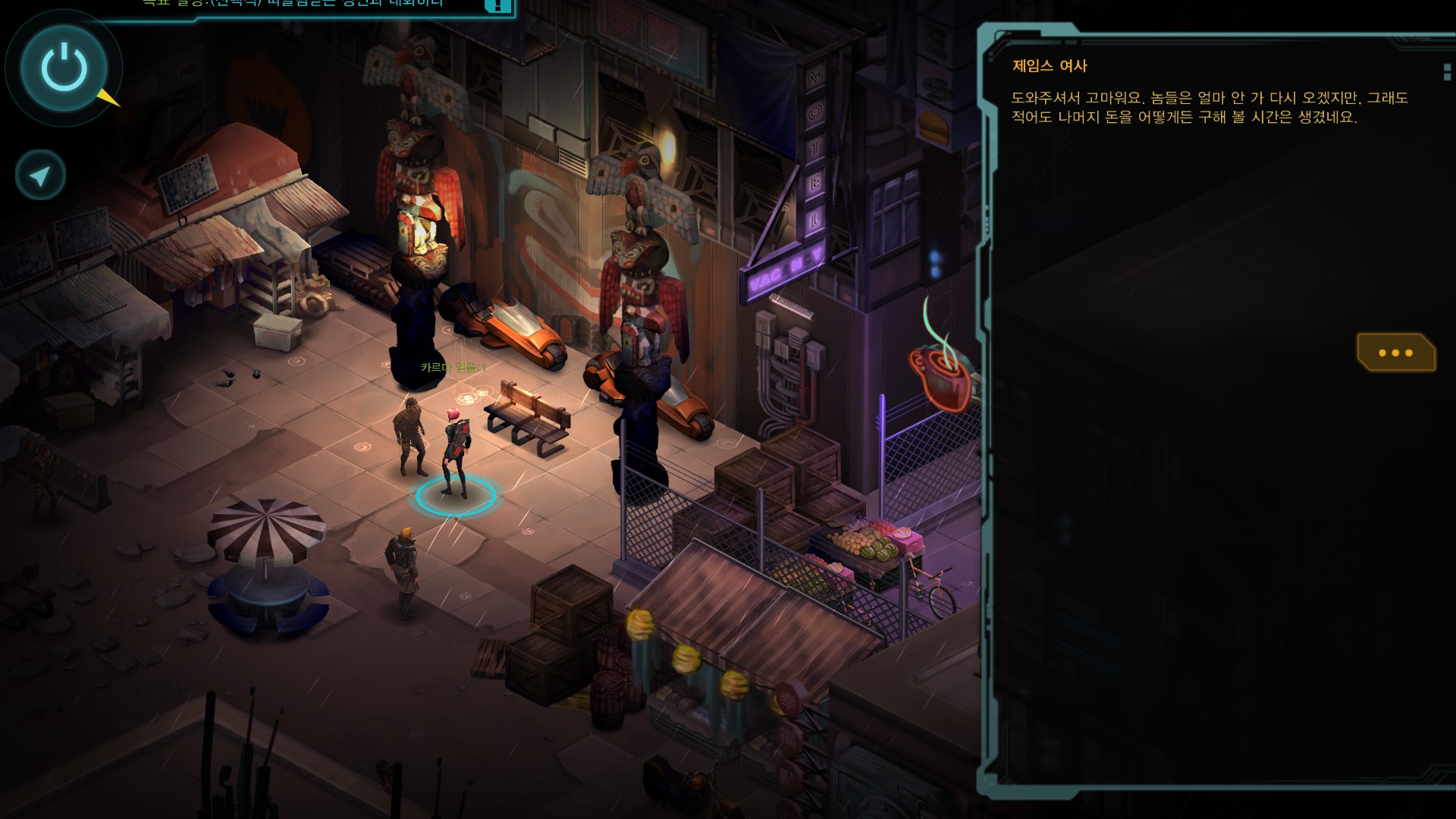The width and height of the screenshot is (1456, 819).
Task: Open the objective exclamation mark icon
Action: point(497,5)
